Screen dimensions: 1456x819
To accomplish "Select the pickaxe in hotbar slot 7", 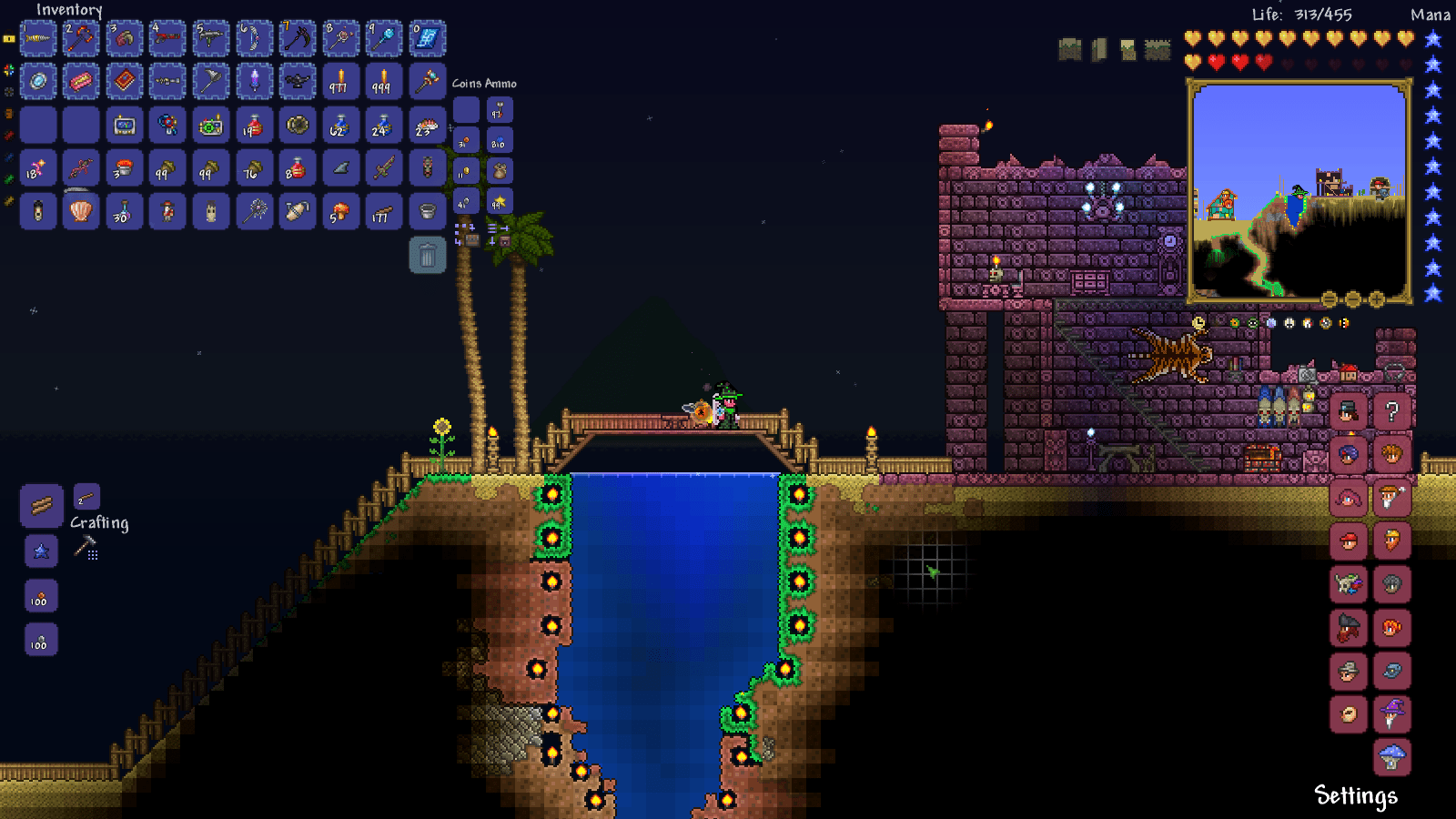I will pyautogui.click(x=298, y=37).
